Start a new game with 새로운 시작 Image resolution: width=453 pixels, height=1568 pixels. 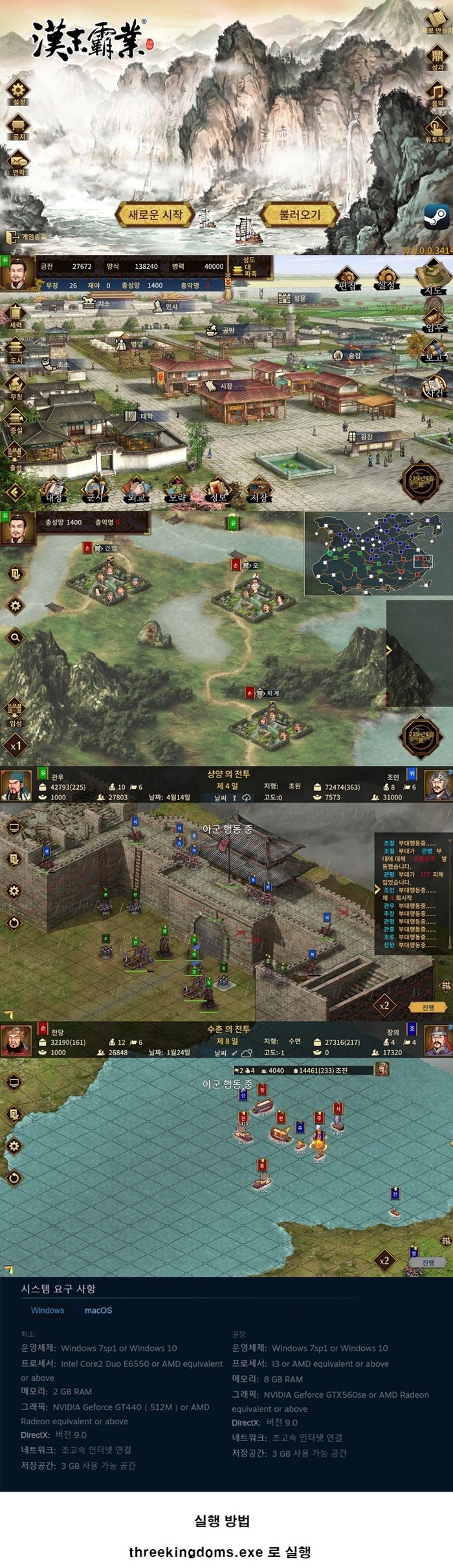155,214
